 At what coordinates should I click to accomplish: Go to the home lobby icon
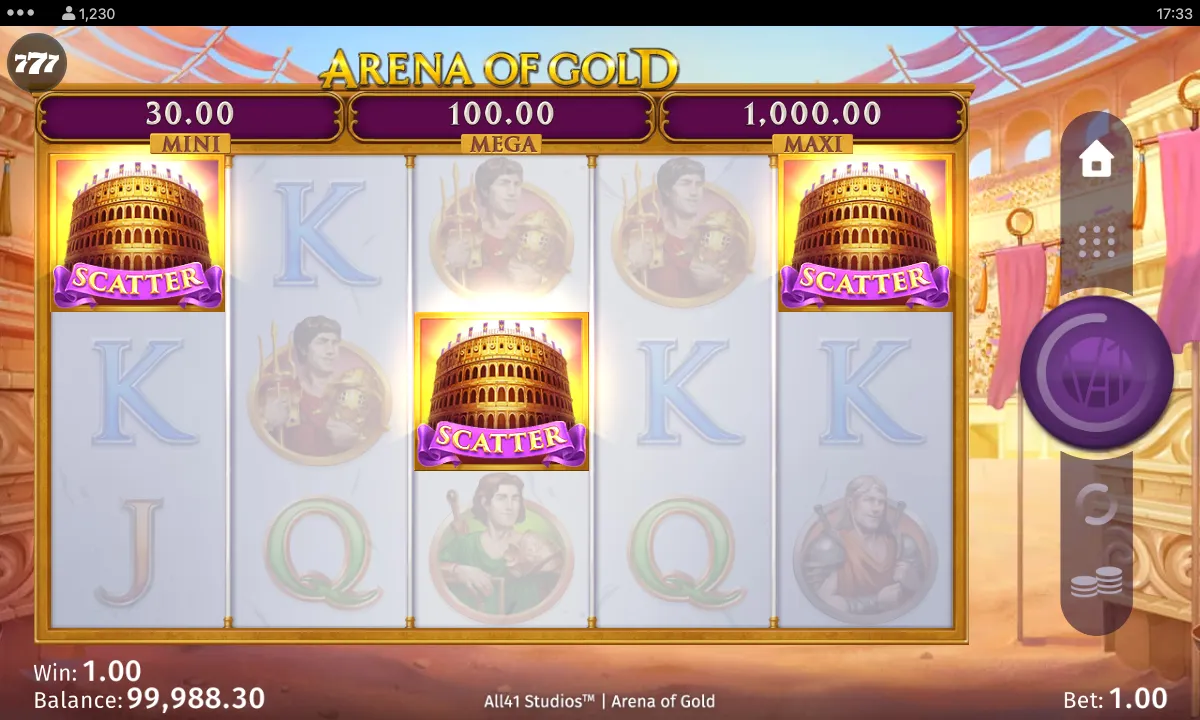click(1097, 160)
